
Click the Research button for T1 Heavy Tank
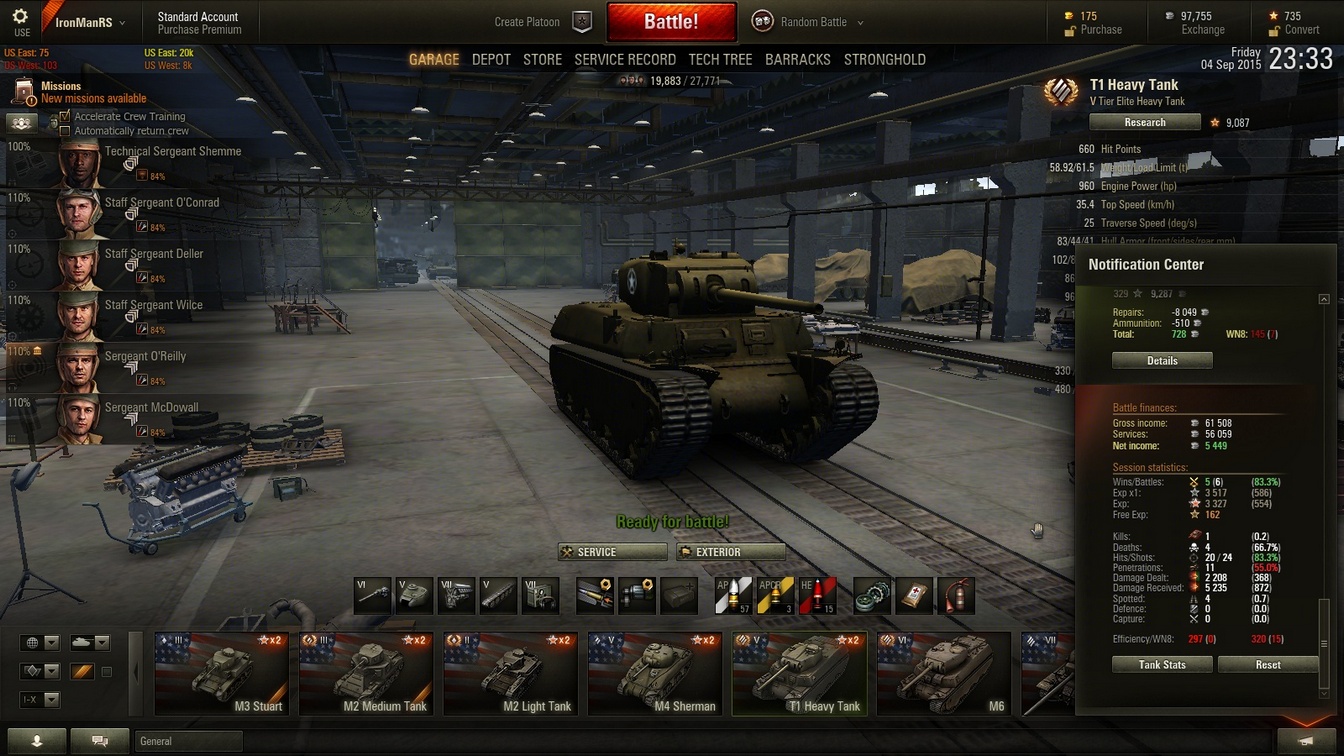pos(1144,122)
